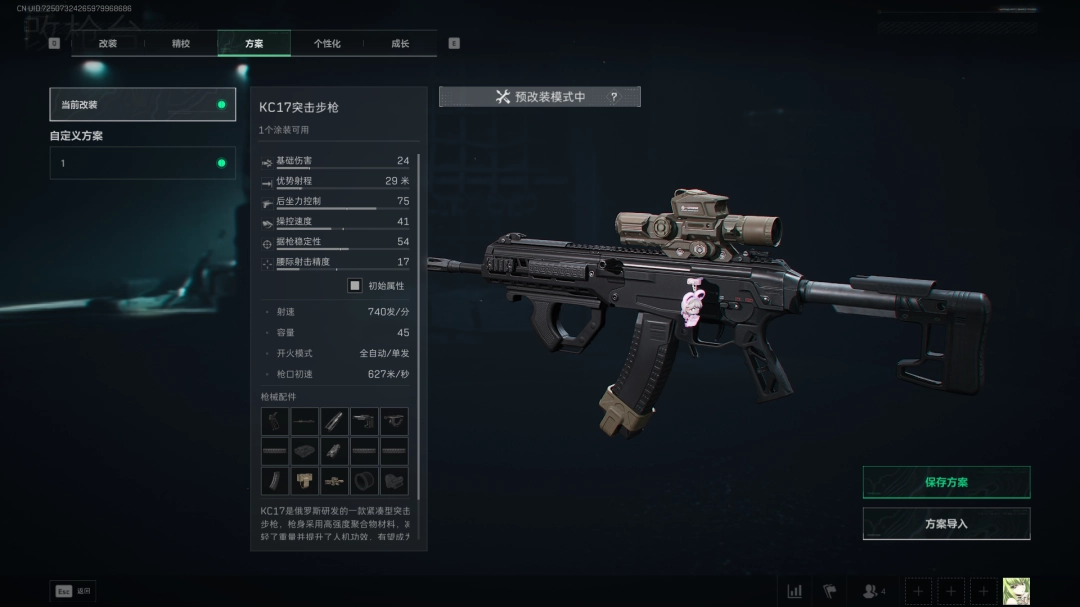
Task: Click the green-haired player avatar
Action: click(x=1016, y=591)
